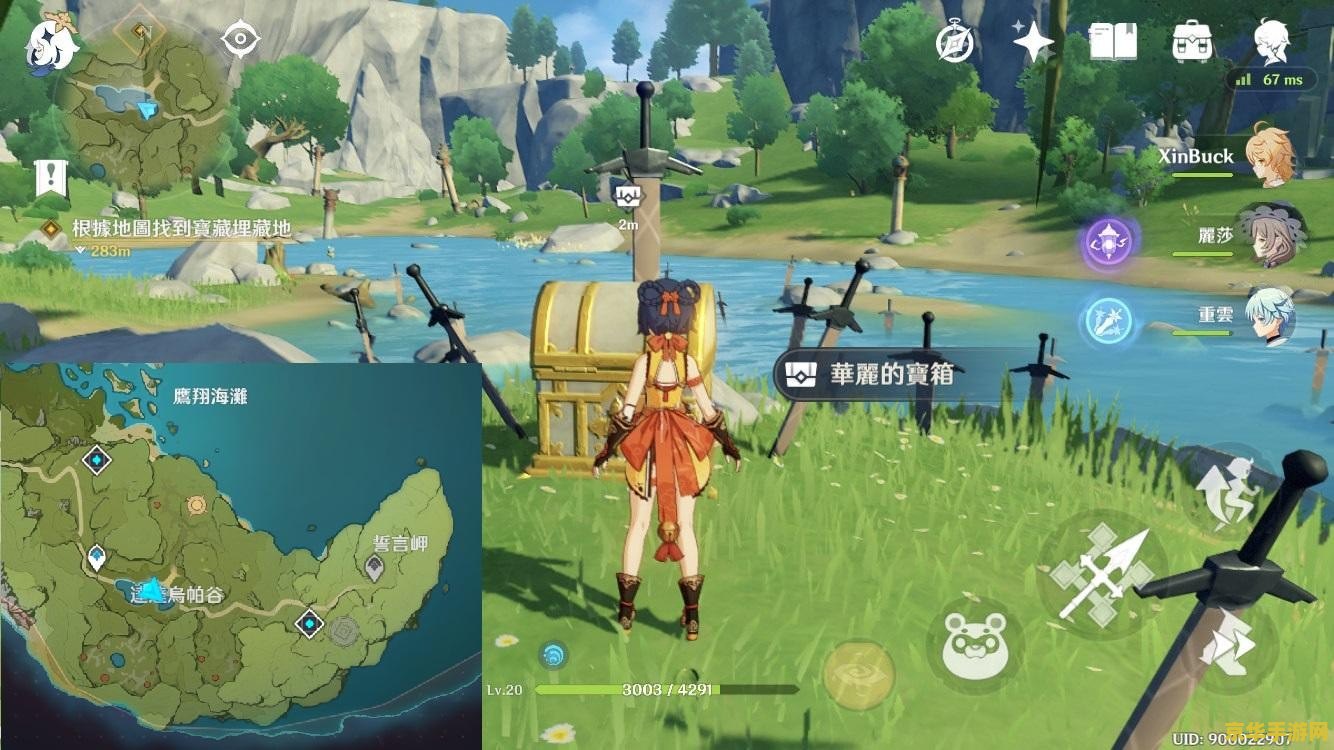Open the quest log bookmark icon

pos(48,177)
